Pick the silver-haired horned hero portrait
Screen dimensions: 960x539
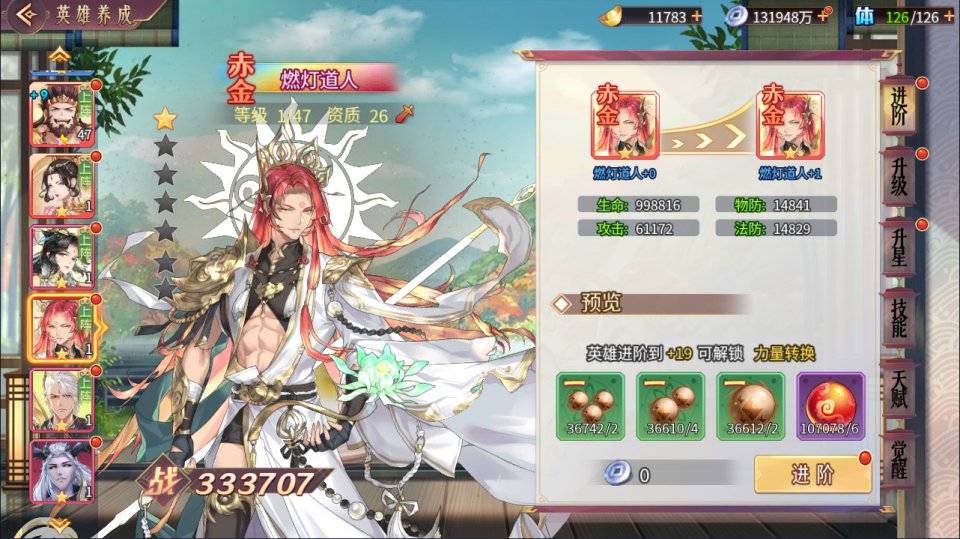[62, 470]
